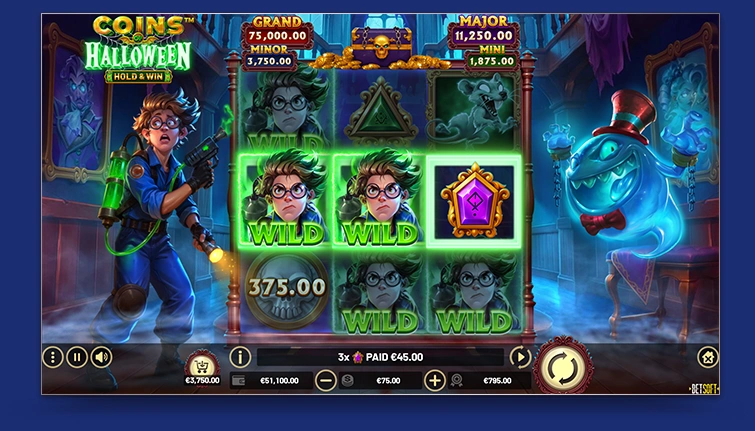Open the buy feature shopping cart

pos(202,362)
